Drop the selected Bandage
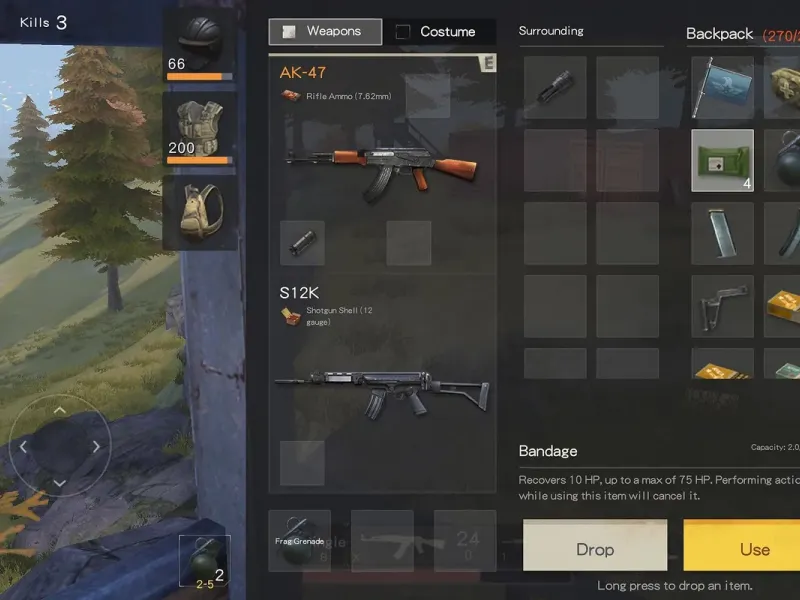 click(595, 549)
